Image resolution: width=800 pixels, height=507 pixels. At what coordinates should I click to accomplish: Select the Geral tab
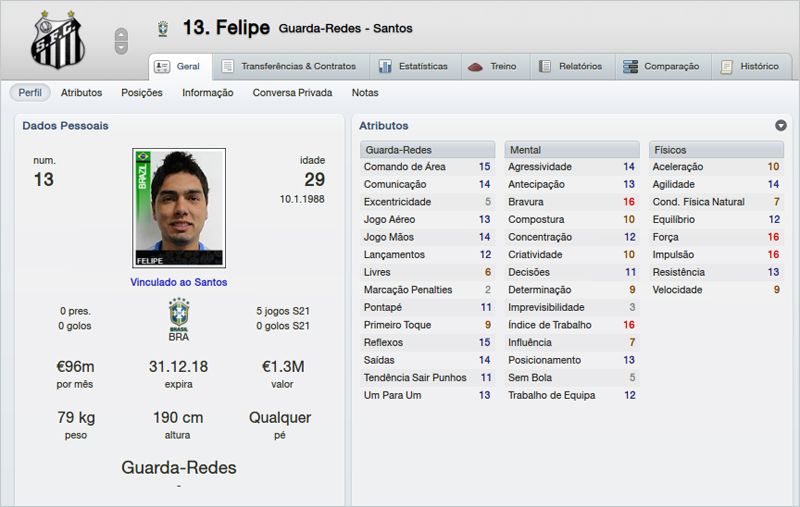point(178,67)
